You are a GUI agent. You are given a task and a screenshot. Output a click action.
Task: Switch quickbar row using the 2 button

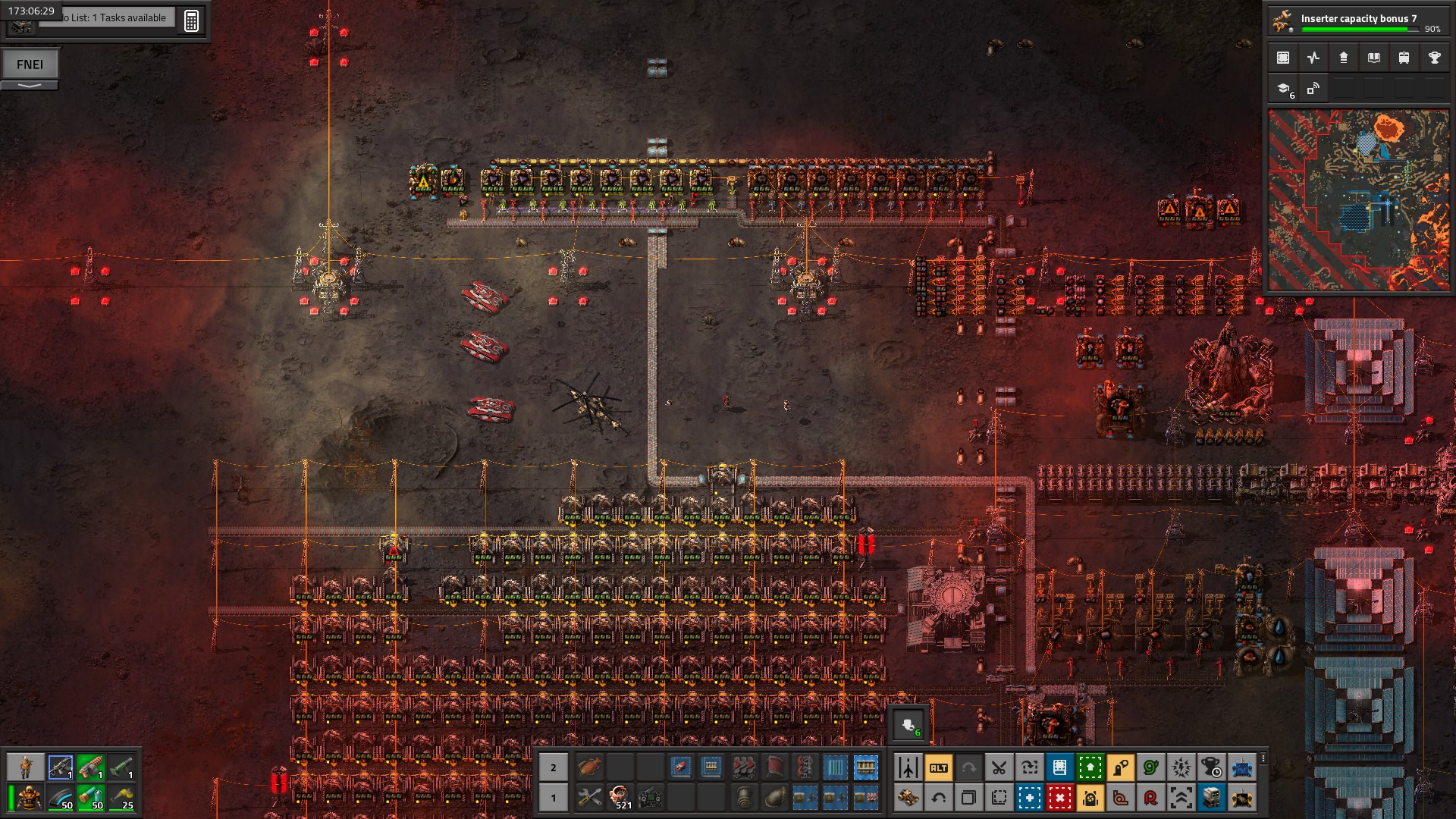coord(553,767)
